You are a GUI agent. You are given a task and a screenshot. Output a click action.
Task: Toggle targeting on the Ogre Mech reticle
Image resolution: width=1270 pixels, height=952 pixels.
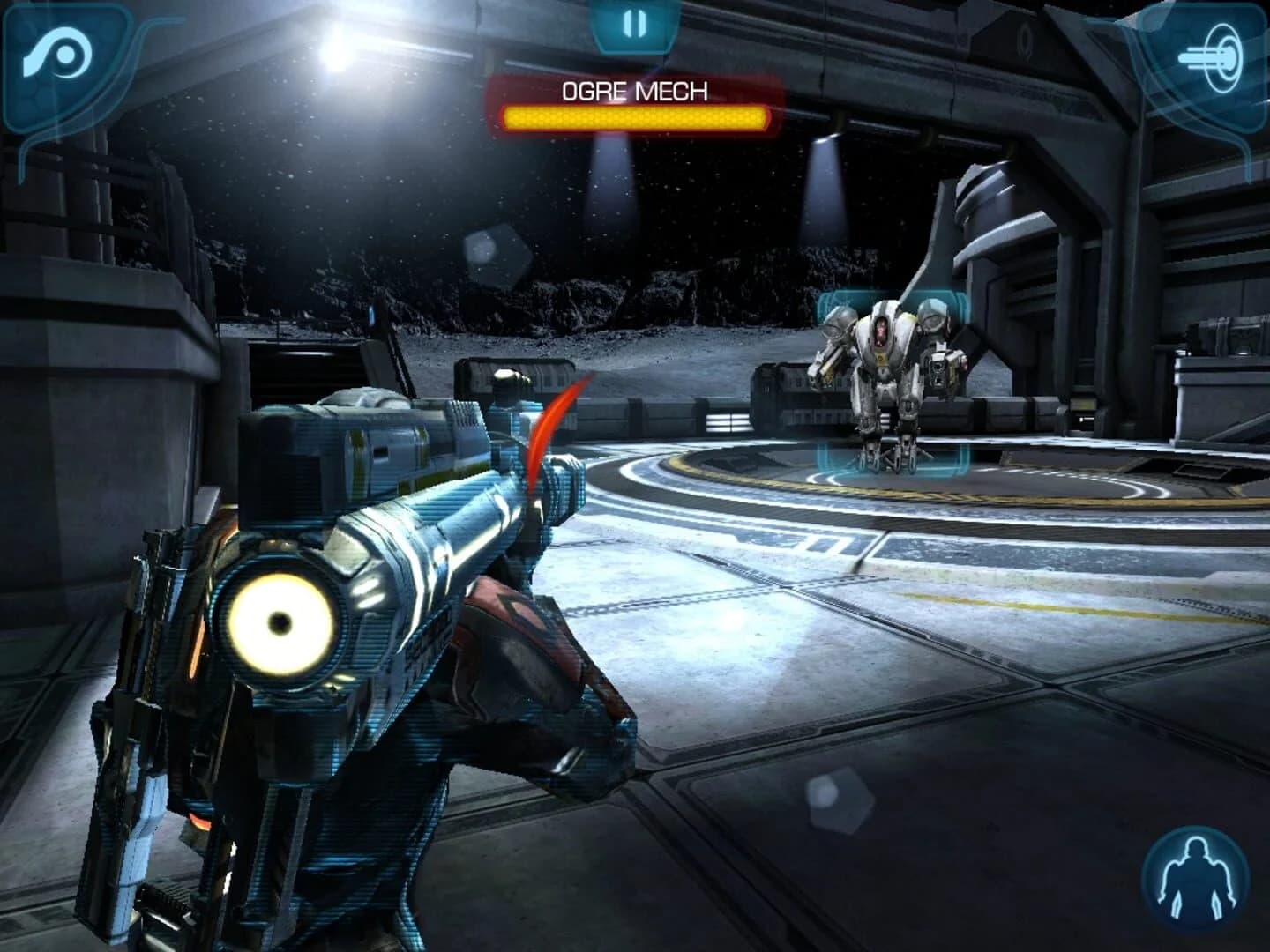pos(891,379)
